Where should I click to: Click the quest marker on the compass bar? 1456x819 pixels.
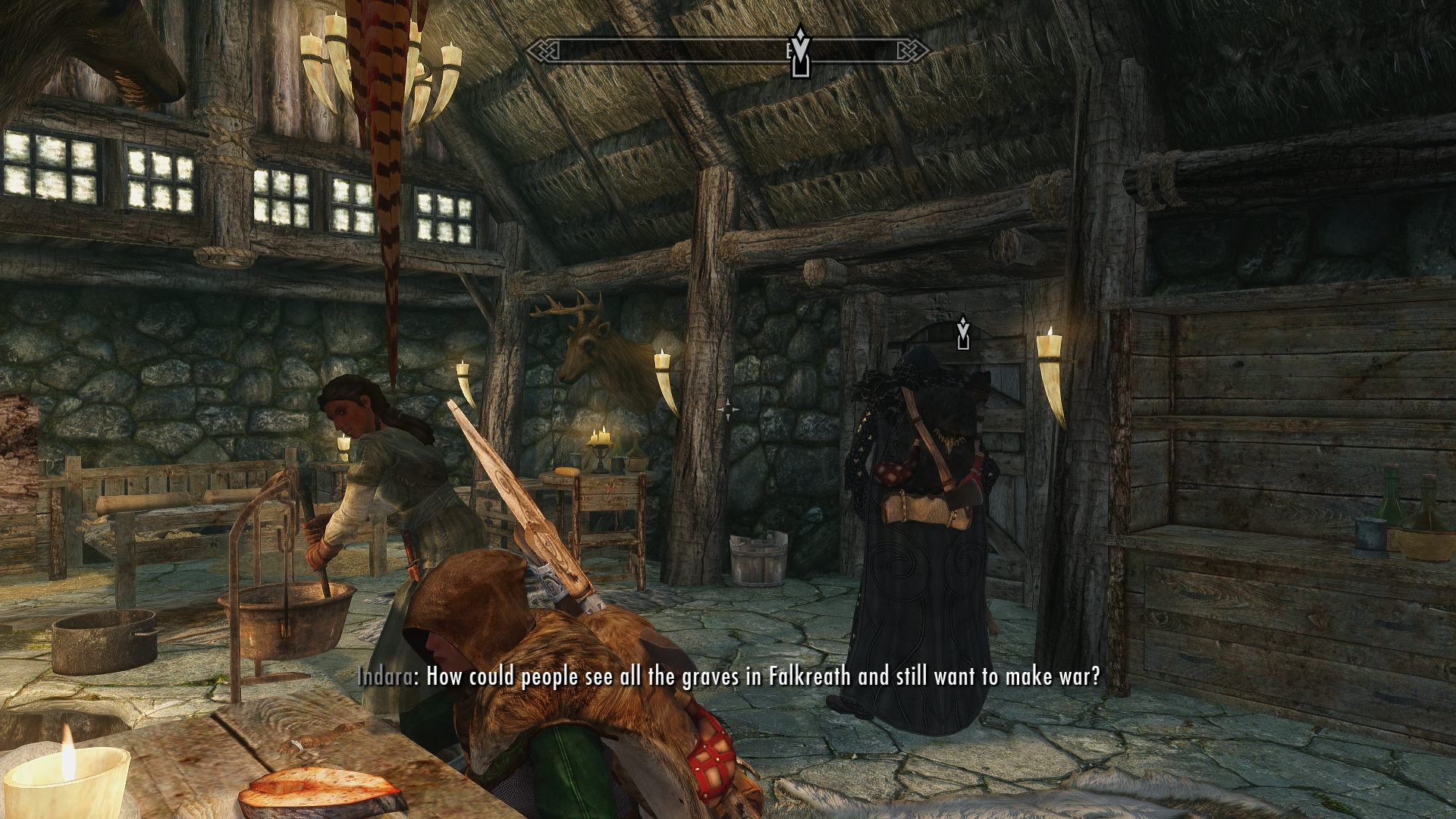click(800, 52)
